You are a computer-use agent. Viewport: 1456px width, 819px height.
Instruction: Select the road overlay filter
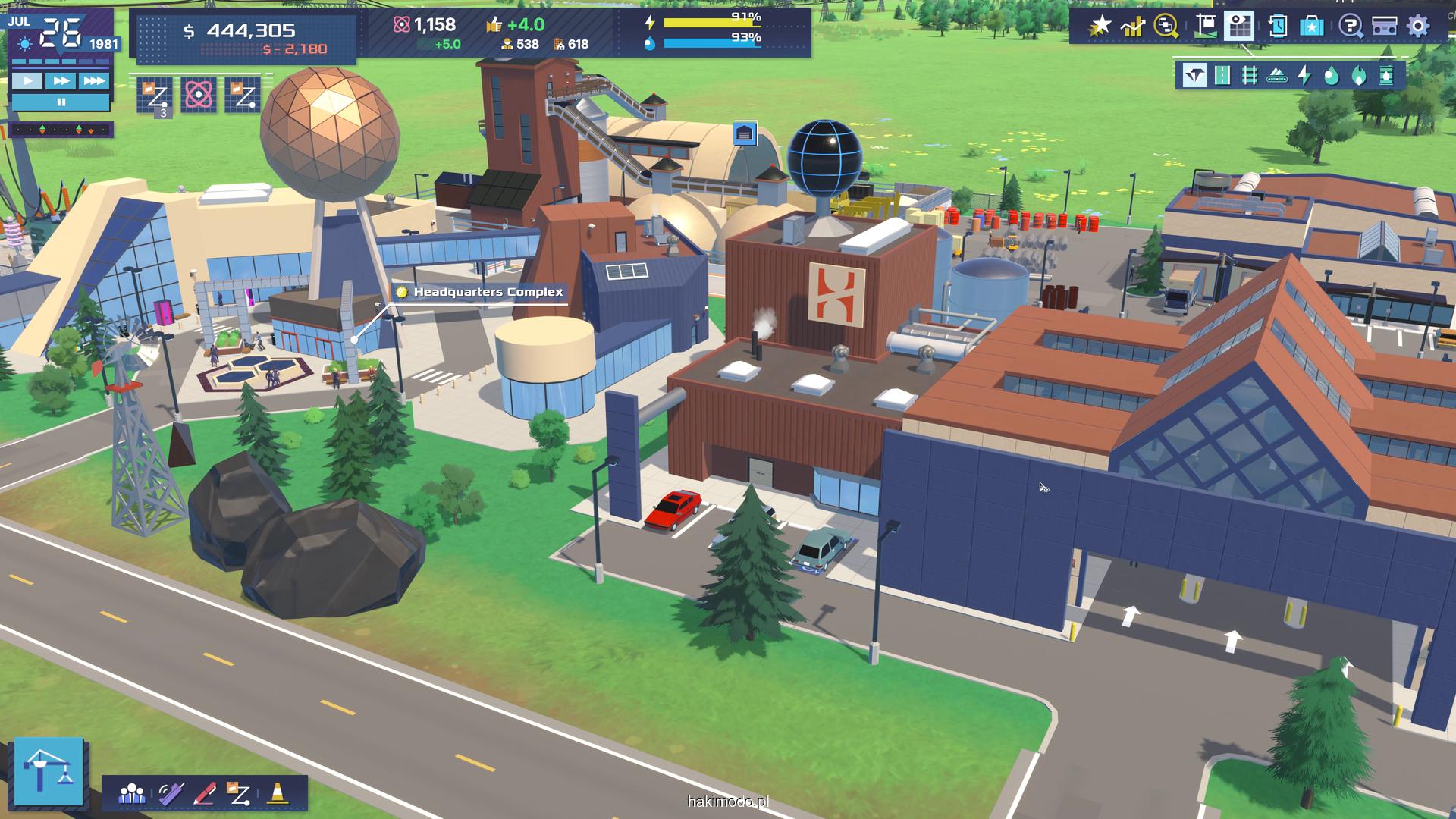coord(1222,76)
